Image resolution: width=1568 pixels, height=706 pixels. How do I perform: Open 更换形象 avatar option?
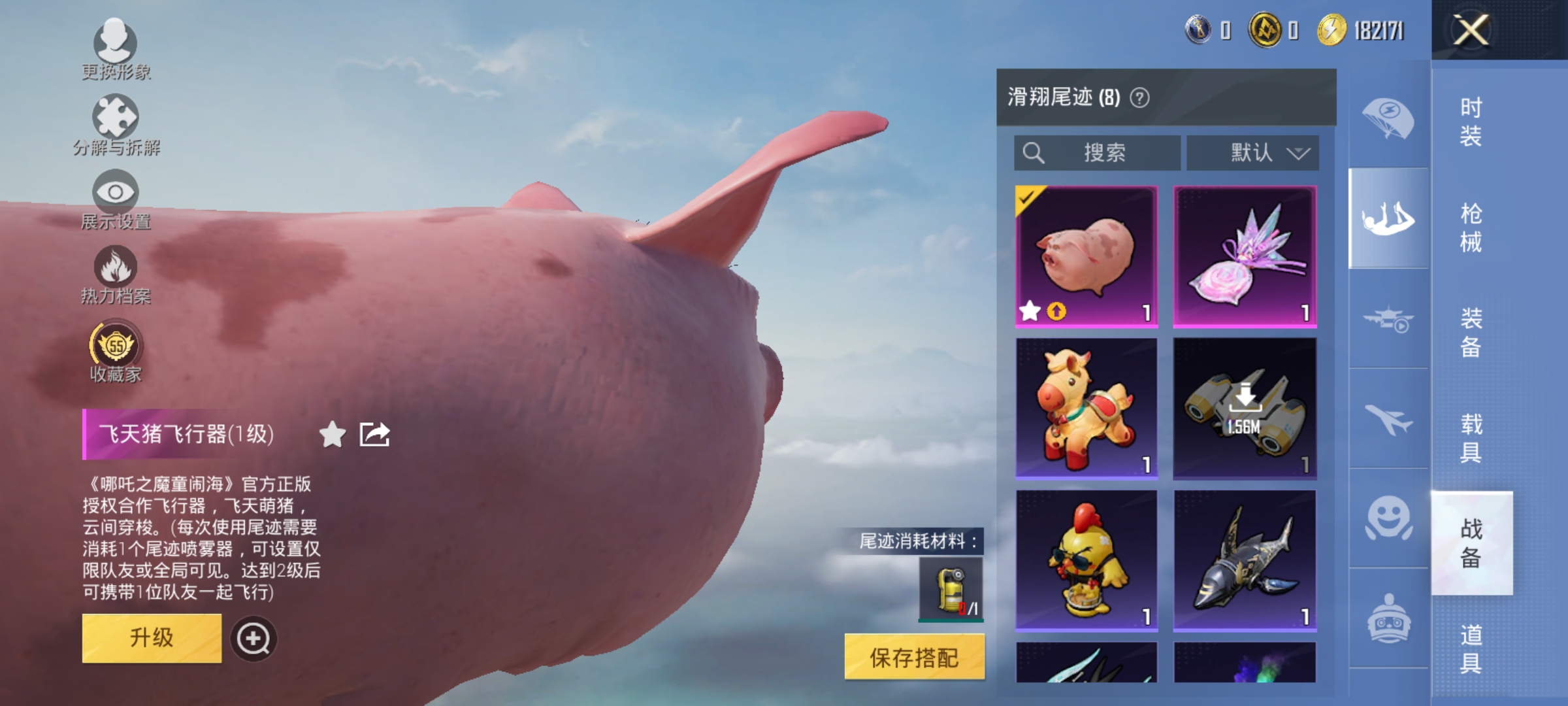[116, 46]
